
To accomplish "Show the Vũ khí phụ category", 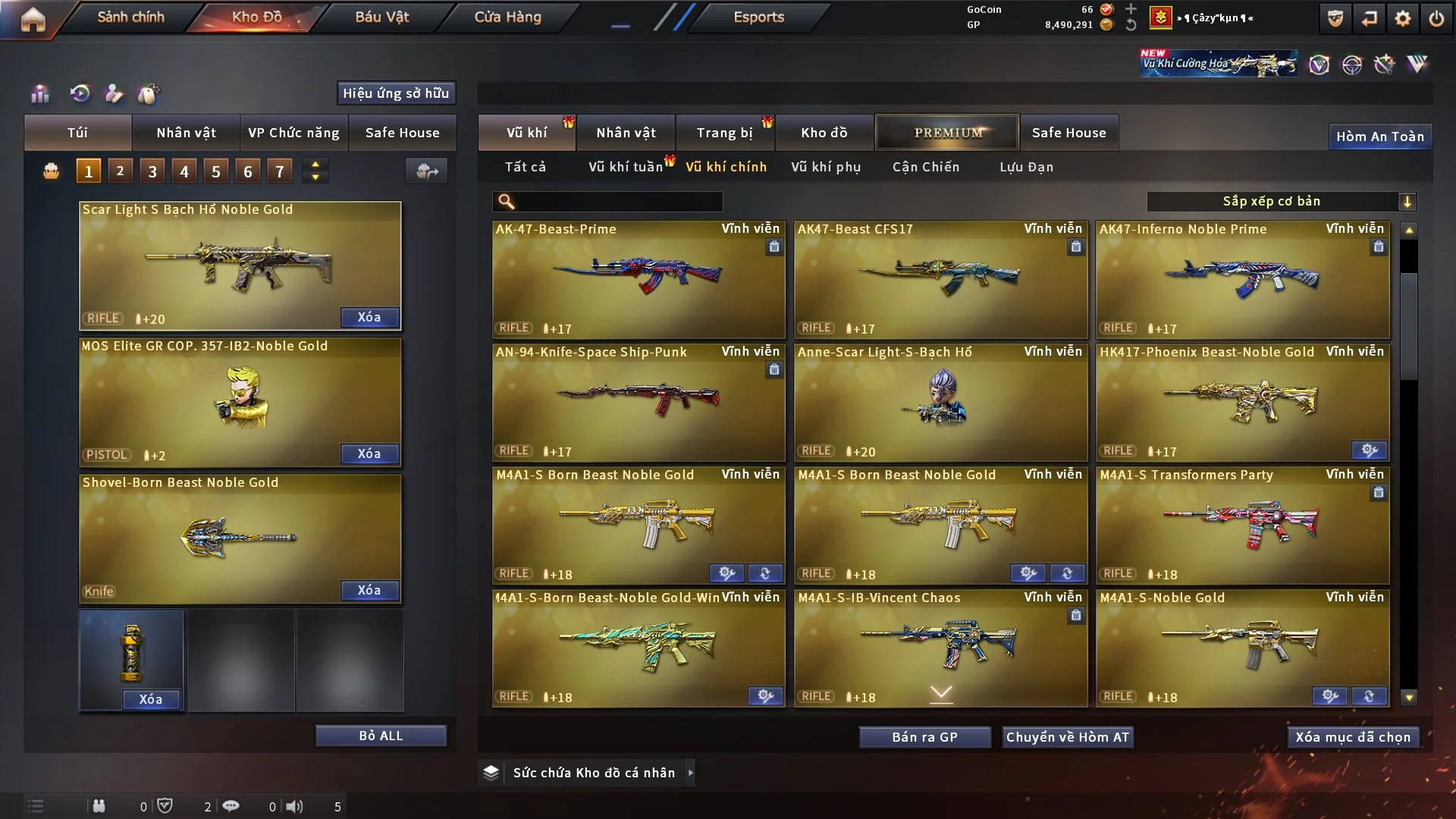I will (825, 167).
